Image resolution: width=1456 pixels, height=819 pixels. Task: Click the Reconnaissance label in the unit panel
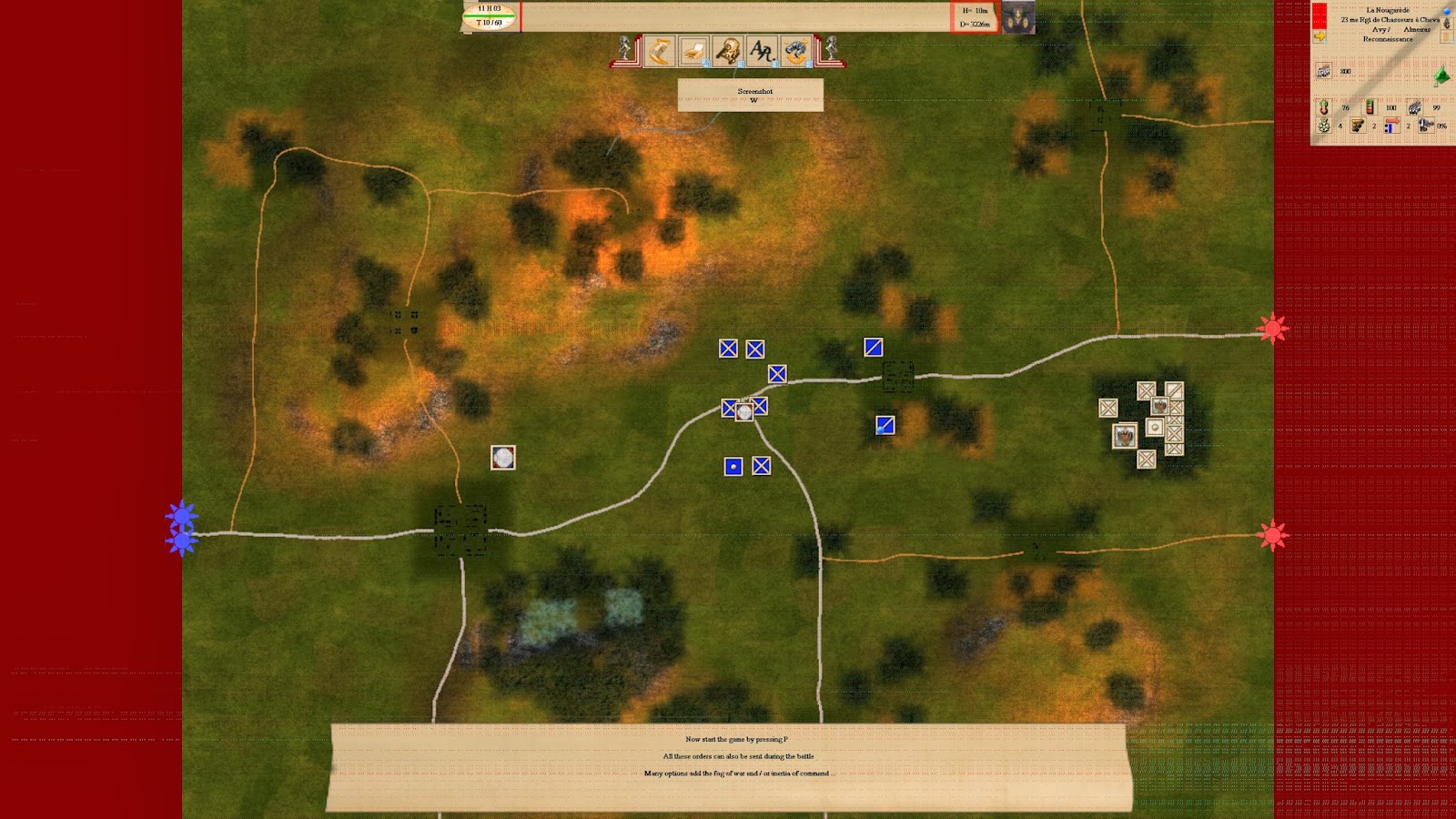(x=1388, y=39)
